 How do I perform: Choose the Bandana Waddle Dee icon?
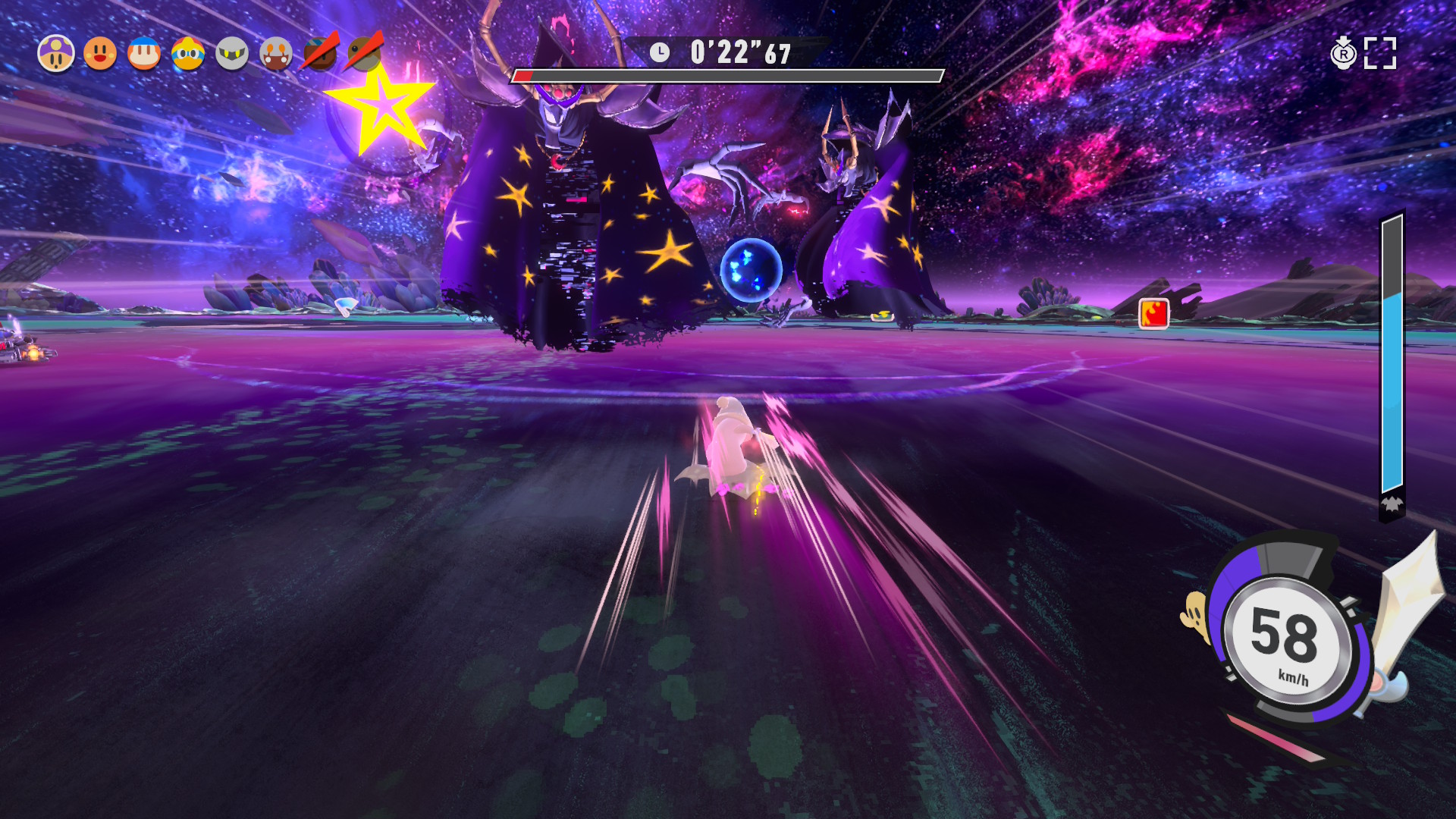(144, 54)
